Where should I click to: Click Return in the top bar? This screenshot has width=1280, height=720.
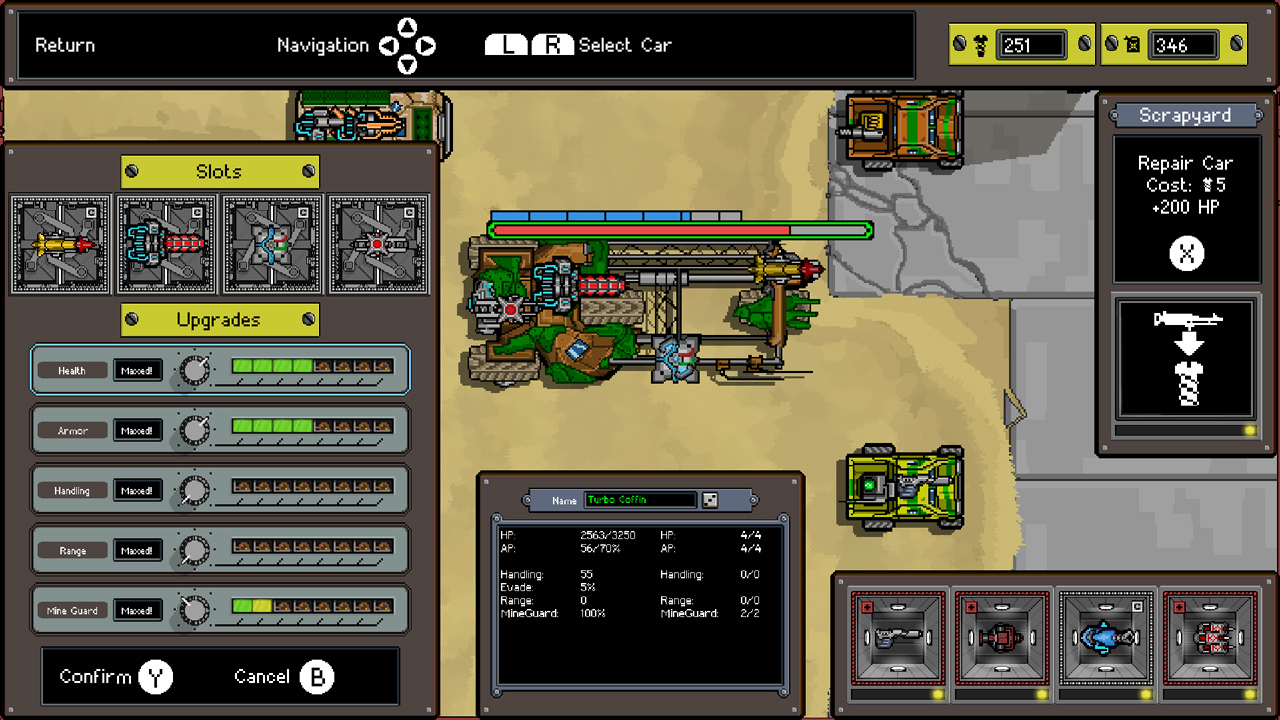[x=64, y=45]
